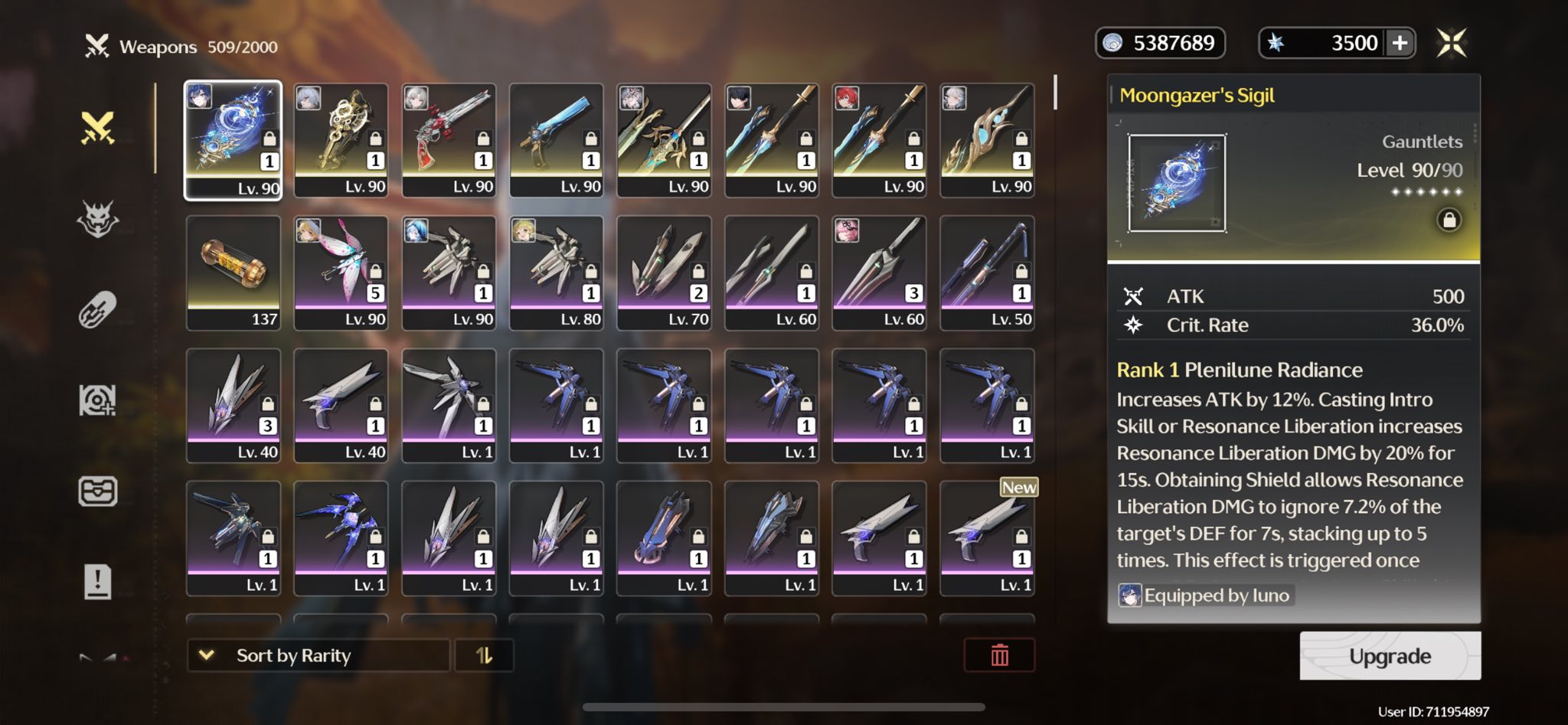Switch to the Echoes beast-mask tab
The width and height of the screenshot is (1568, 725).
[98, 220]
